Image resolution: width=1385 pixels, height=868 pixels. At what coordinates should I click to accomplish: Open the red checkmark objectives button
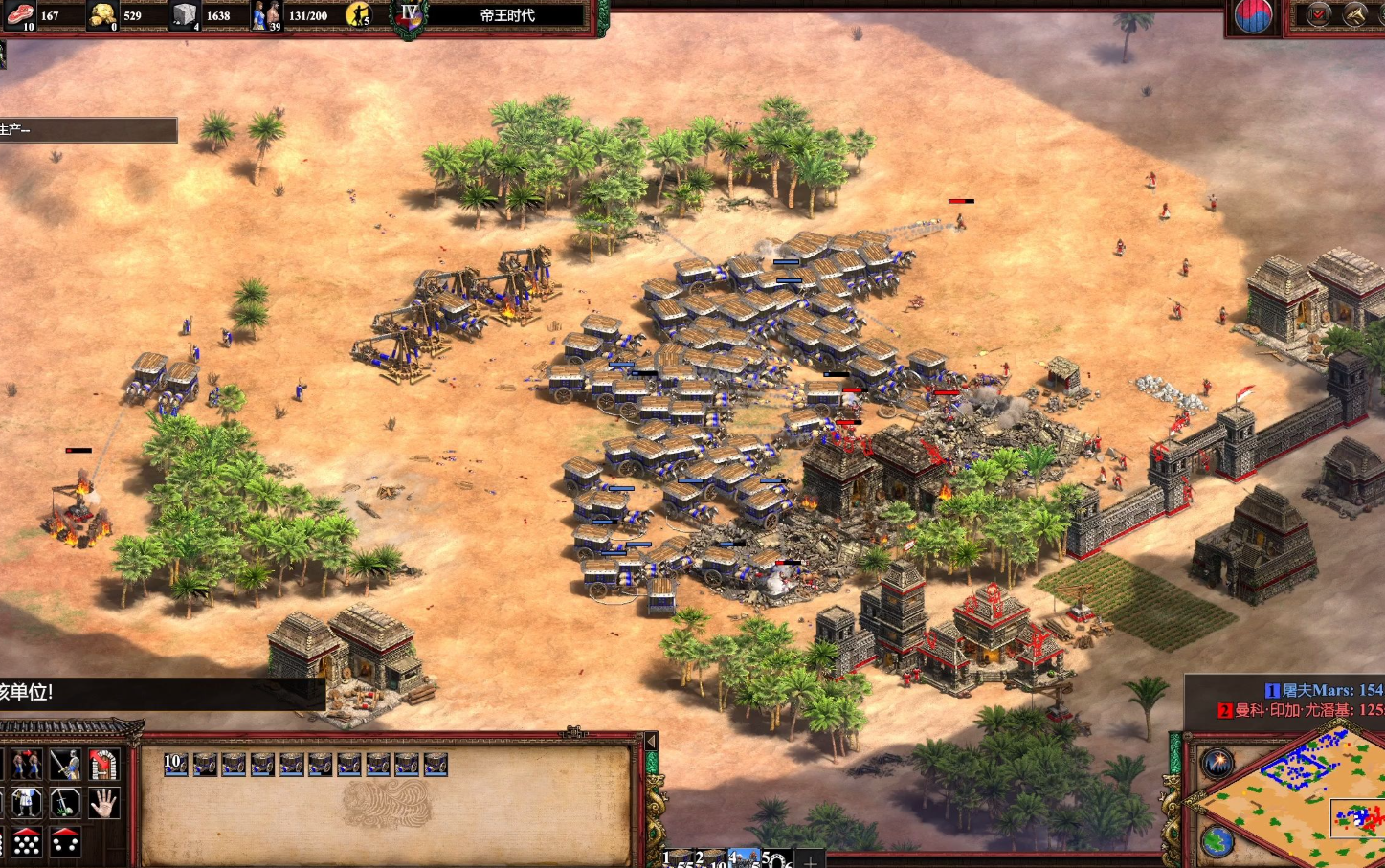[x=1319, y=14]
